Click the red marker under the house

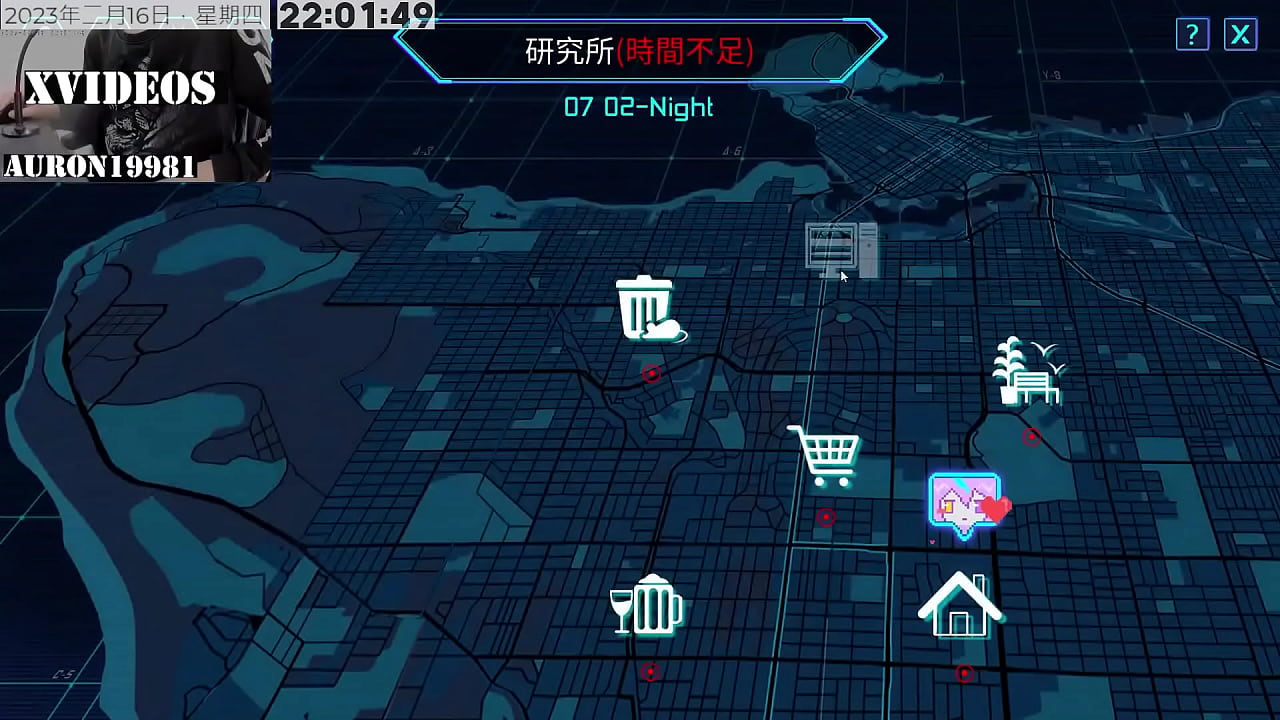tap(963, 674)
